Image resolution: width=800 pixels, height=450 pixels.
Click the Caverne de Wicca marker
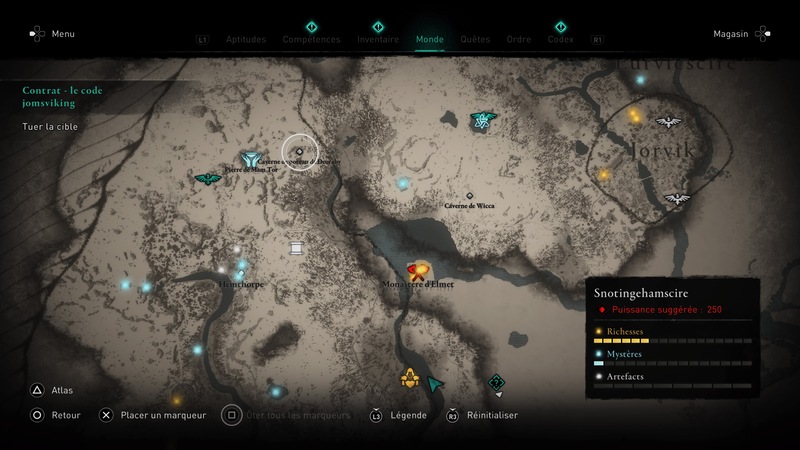click(469, 196)
